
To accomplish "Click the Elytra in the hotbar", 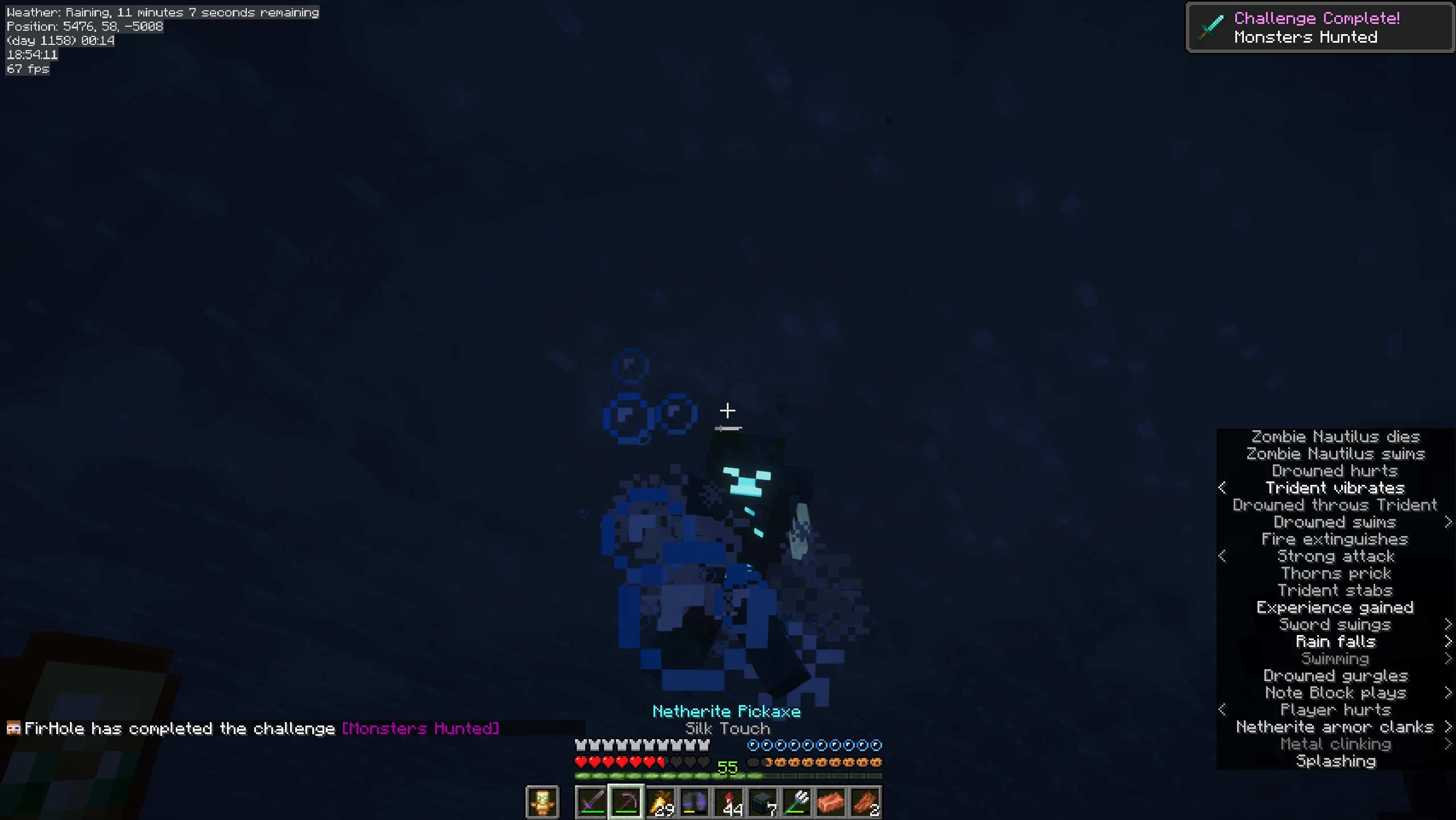I will click(696, 802).
